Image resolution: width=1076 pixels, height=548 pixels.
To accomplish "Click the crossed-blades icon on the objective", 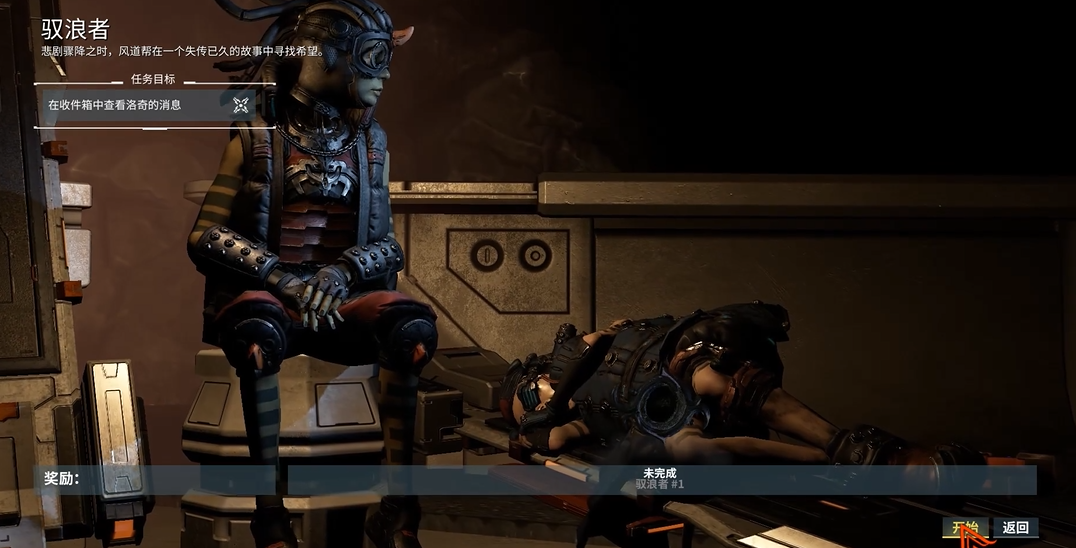I will pos(241,104).
